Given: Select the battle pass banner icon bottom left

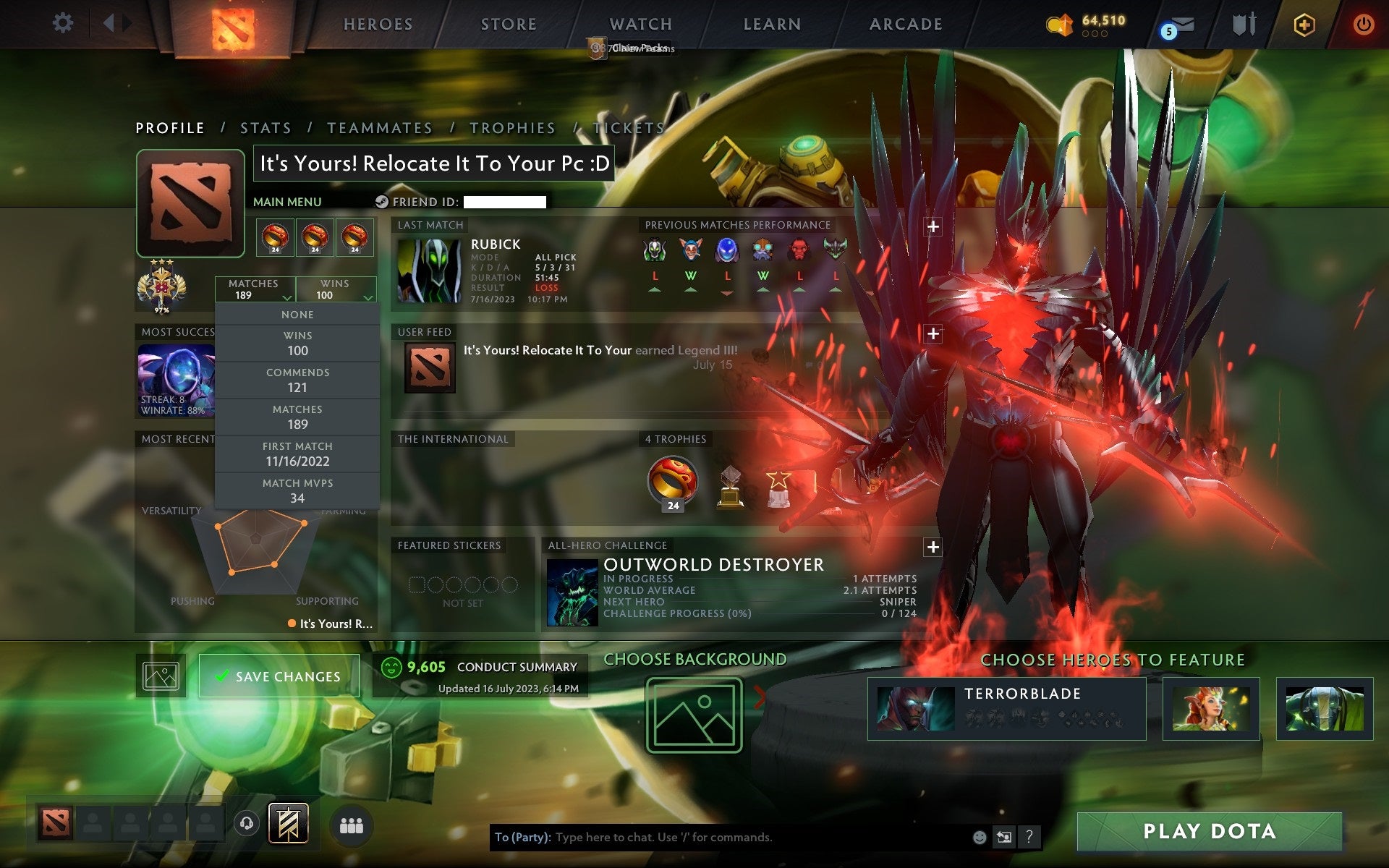Looking at the screenshot, I should click(288, 823).
